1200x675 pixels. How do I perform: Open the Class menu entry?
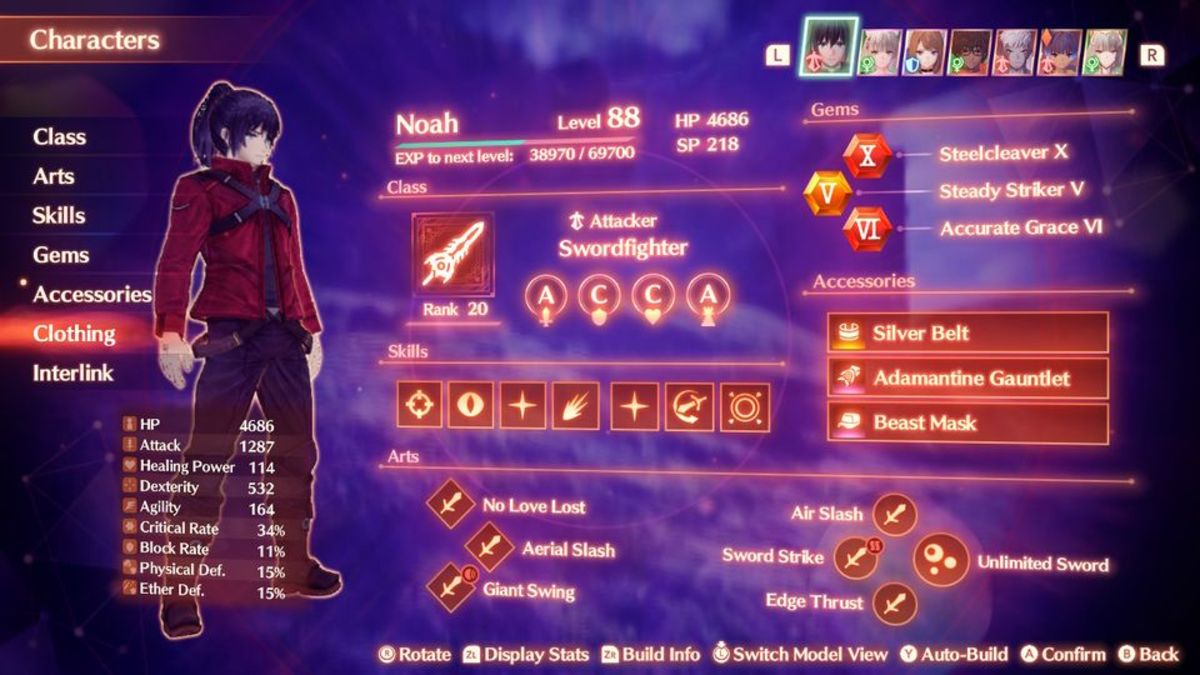pos(59,137)
